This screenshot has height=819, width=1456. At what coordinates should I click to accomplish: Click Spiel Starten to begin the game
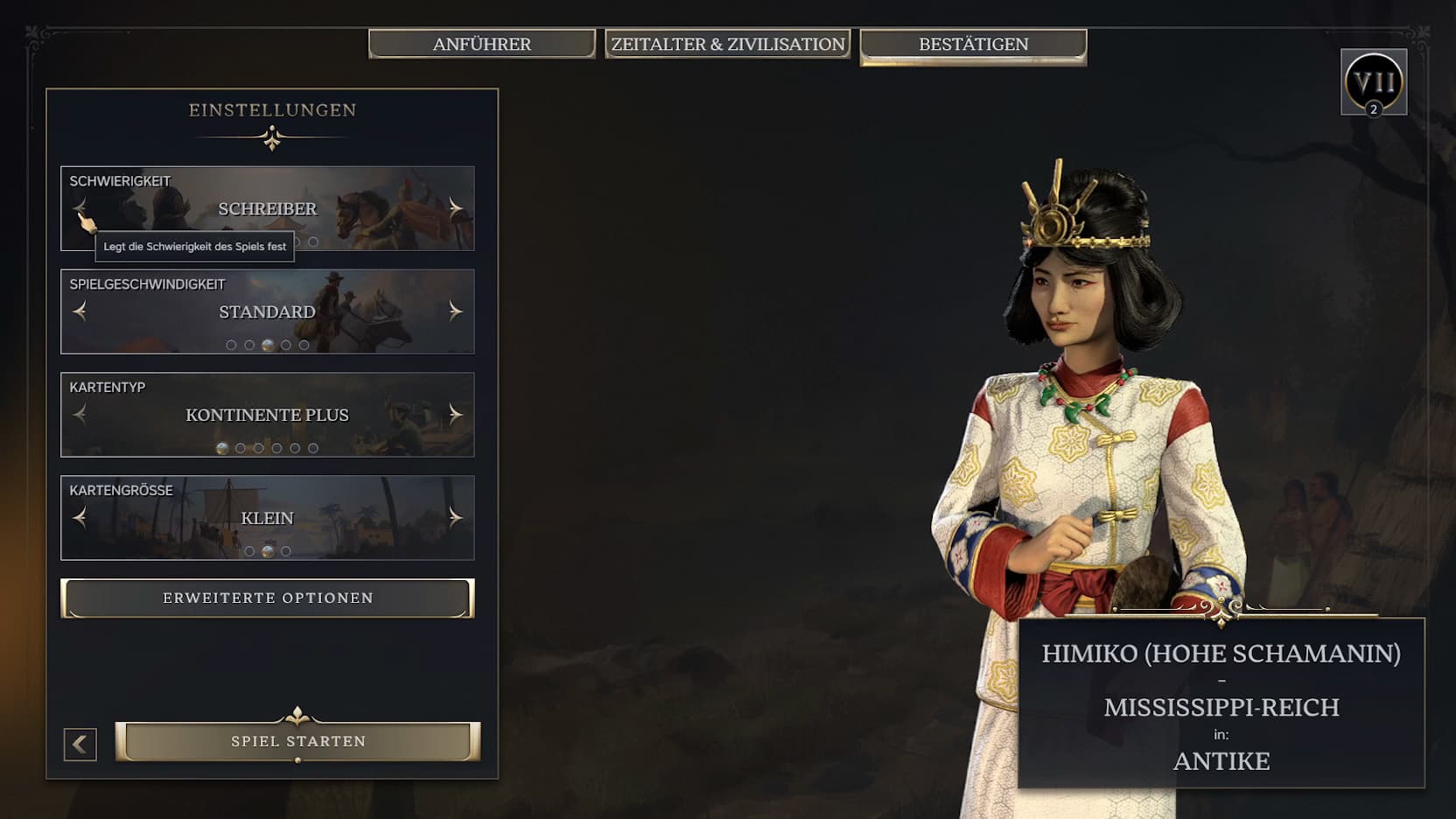297,741
